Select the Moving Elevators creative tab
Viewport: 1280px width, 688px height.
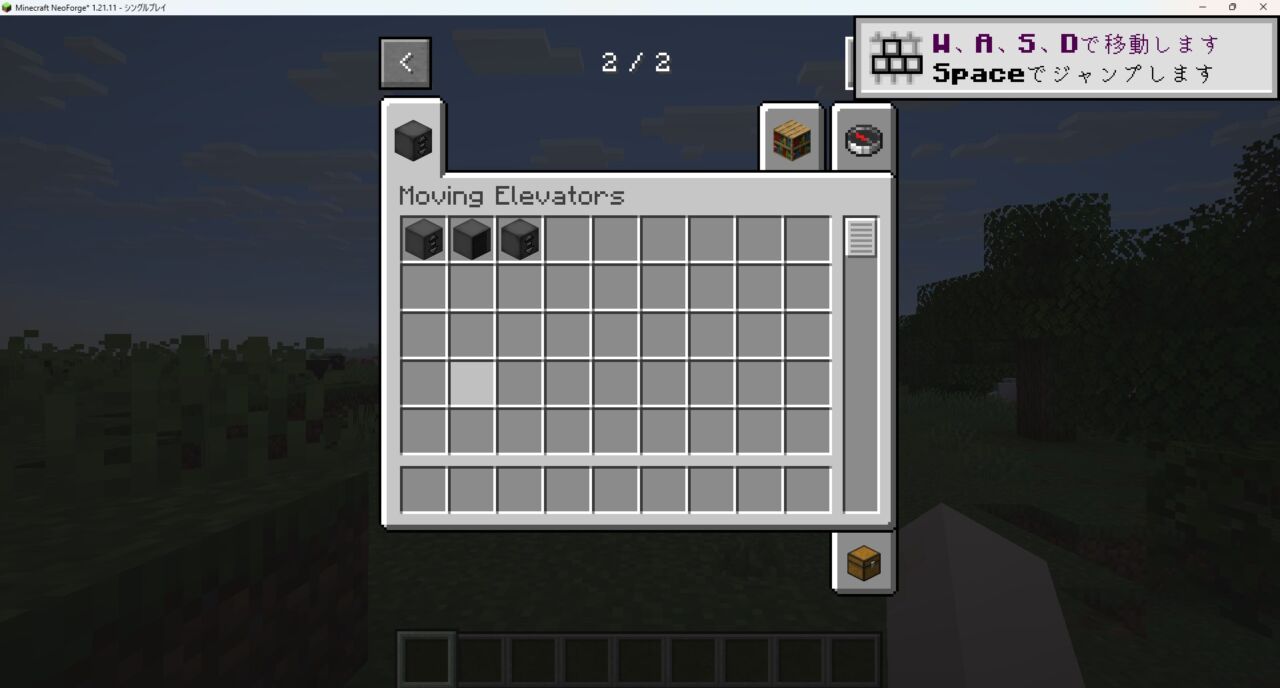pos(412,140)
